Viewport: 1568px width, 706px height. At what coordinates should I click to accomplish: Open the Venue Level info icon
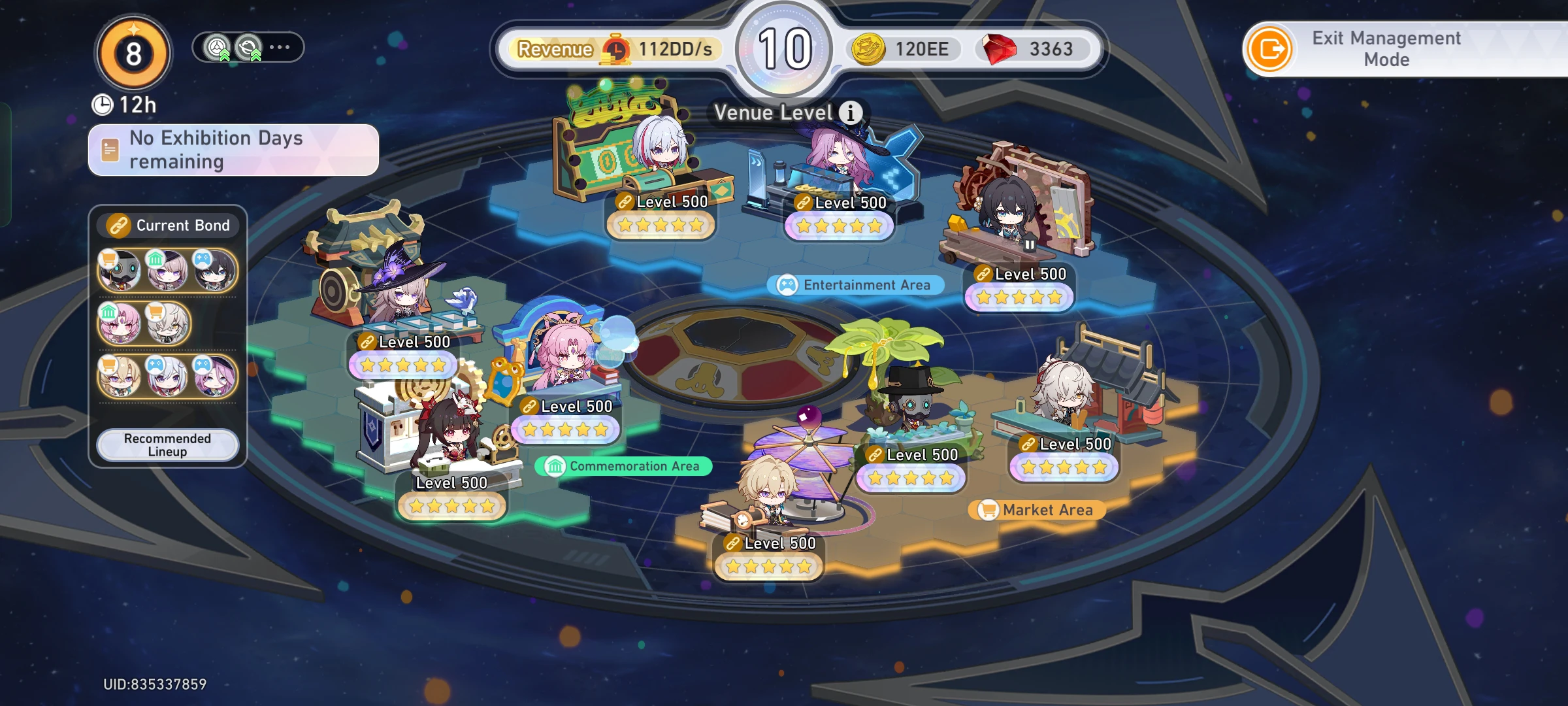[850, 112]
